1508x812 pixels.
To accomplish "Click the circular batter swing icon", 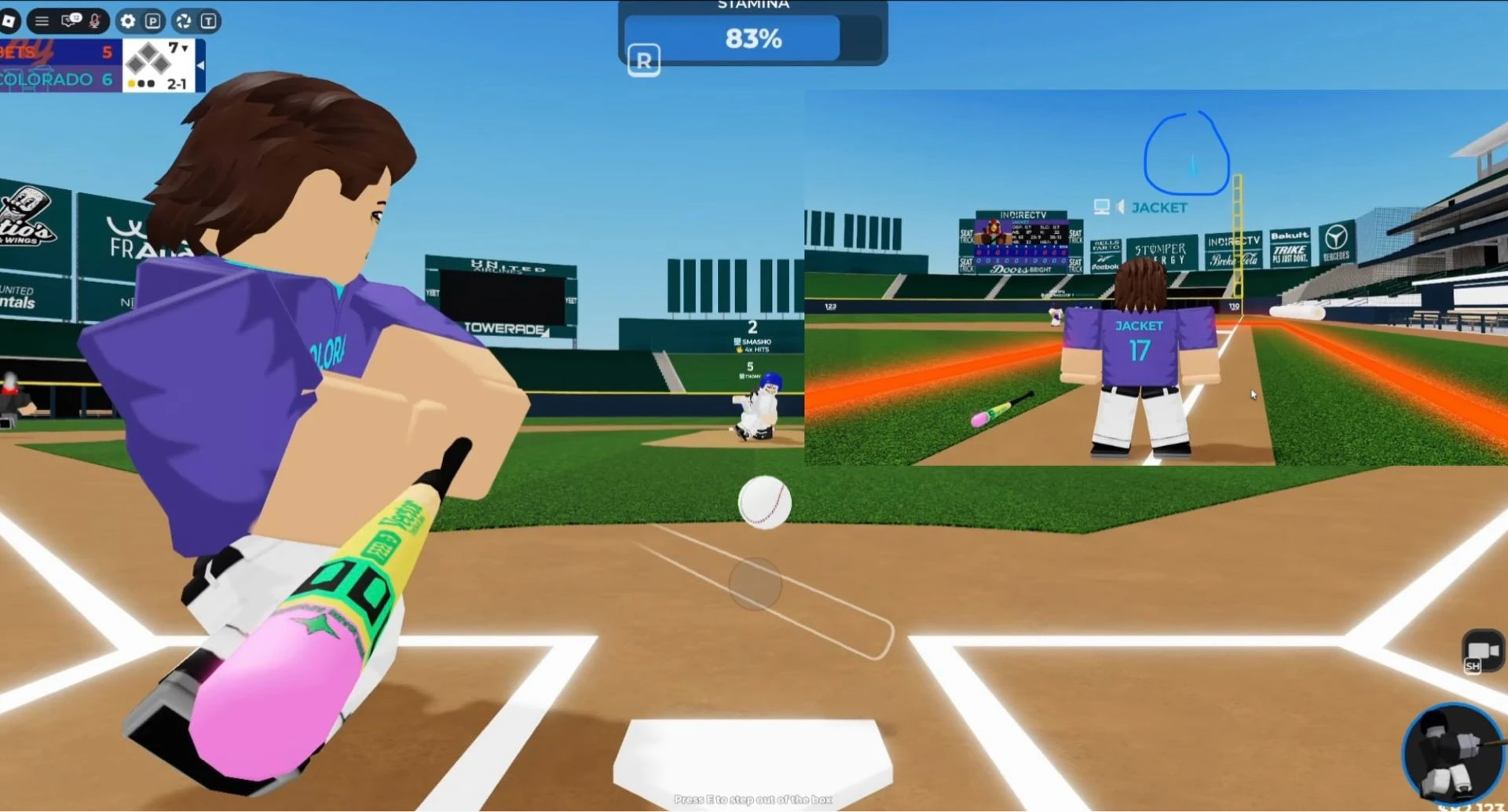I will click(x=1452, y=752).
